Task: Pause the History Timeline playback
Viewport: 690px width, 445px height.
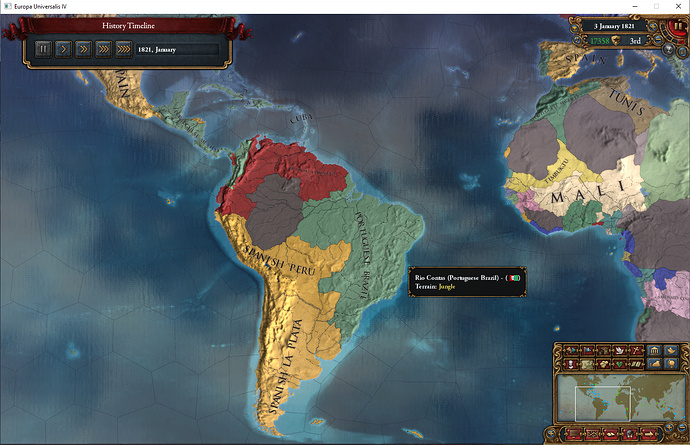Action: 43,48
